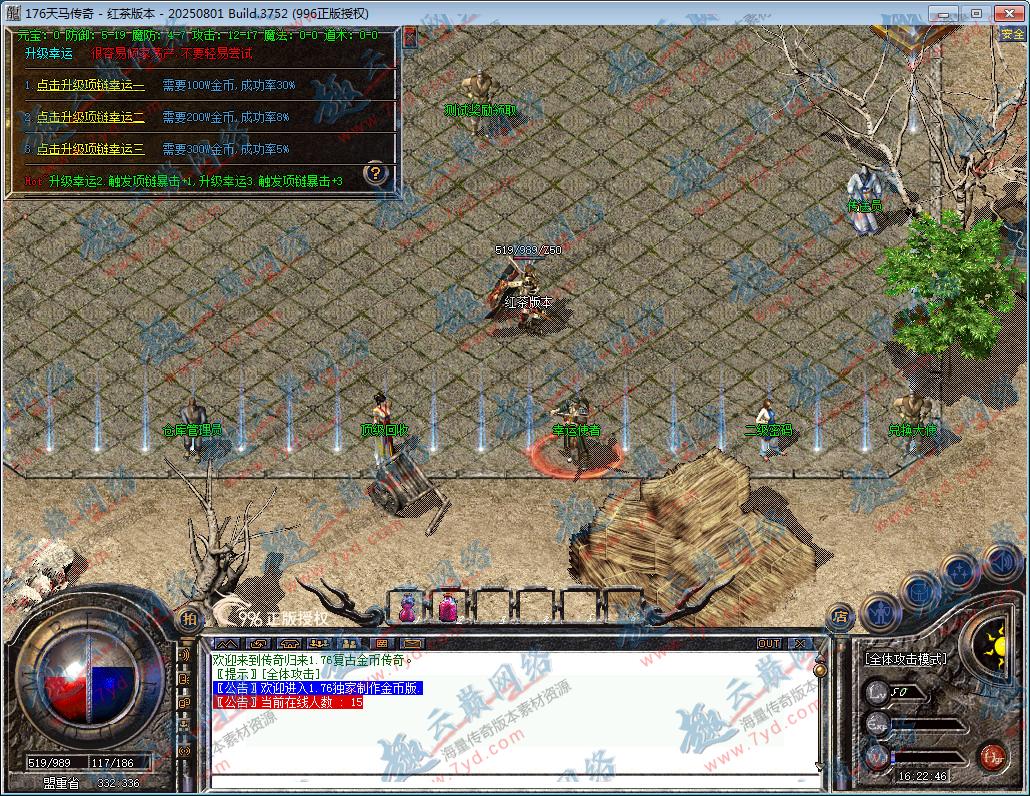Click the question mark help icon
This screenshot has width=1030, height=796.
(375, 173)
